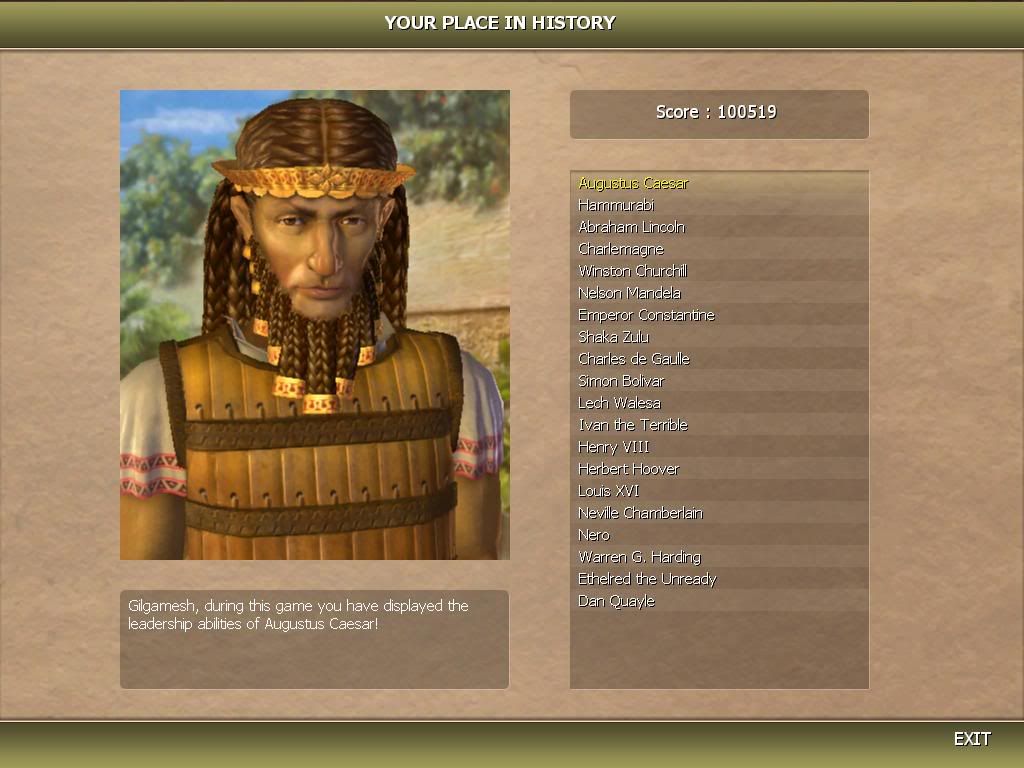Select the Nero list entry
Image resolution: width=1024 pixels, height=768 pixels.
(594, 535)
